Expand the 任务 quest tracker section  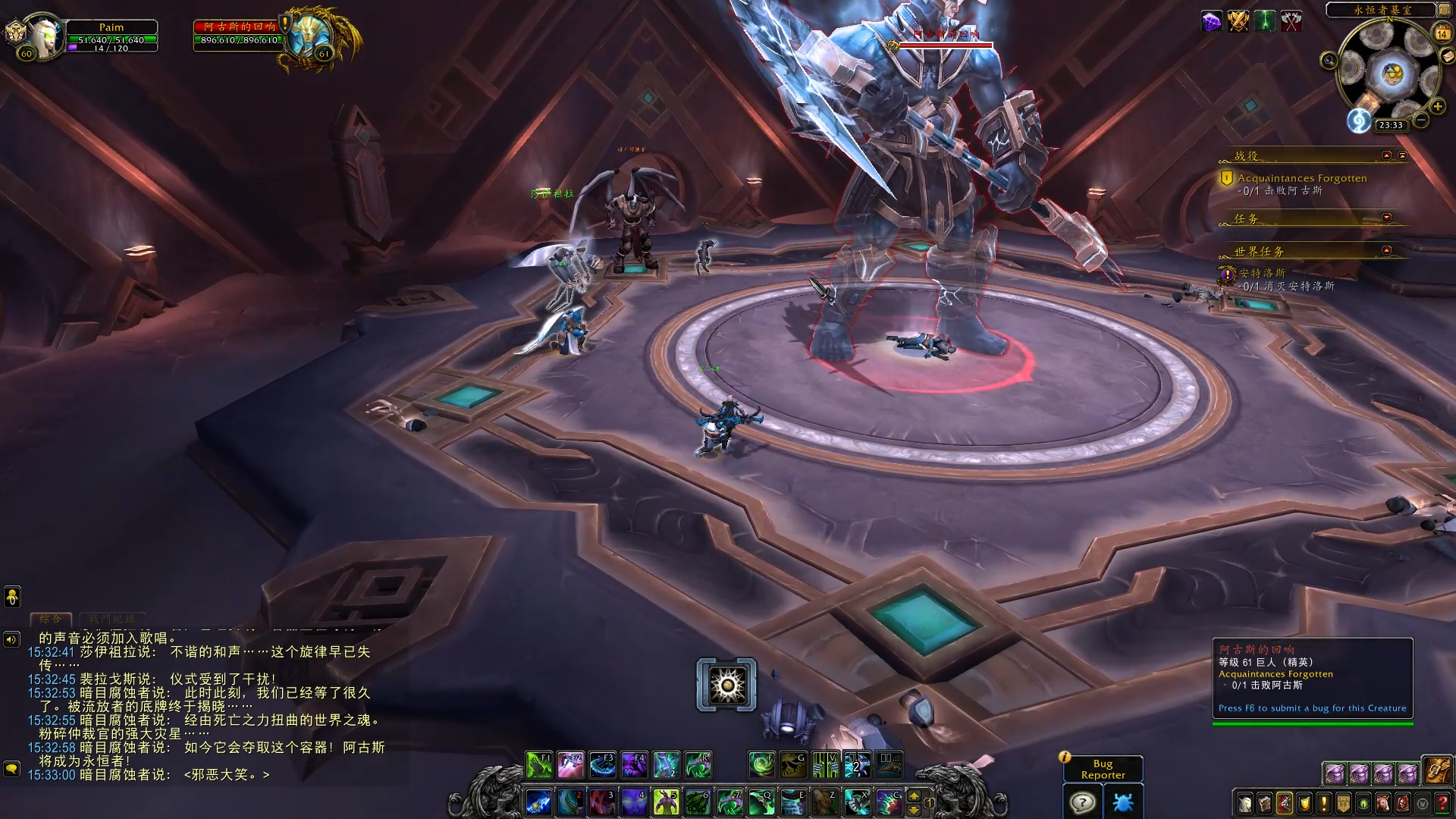coord(1386,218)
